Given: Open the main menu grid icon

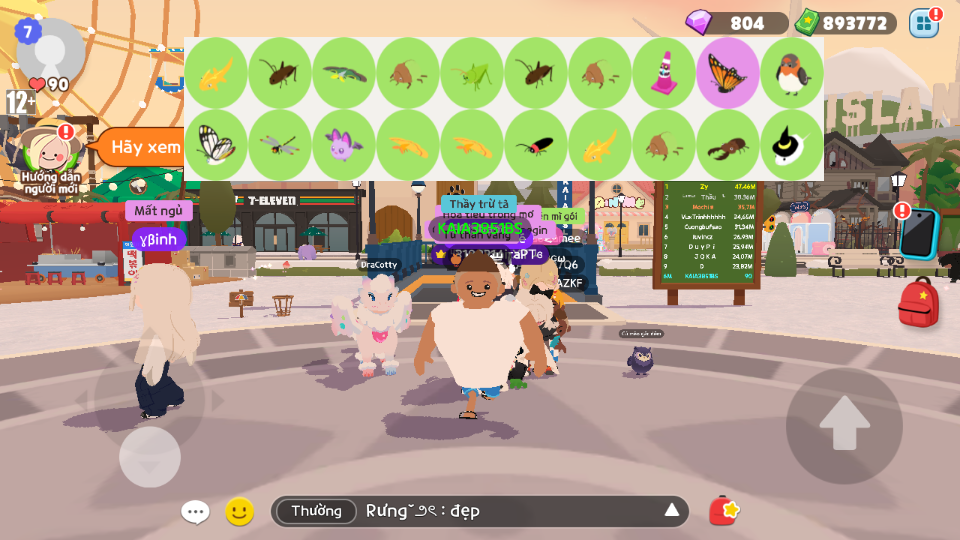Looking at the screenshot, I should click(x=924, y=23).
